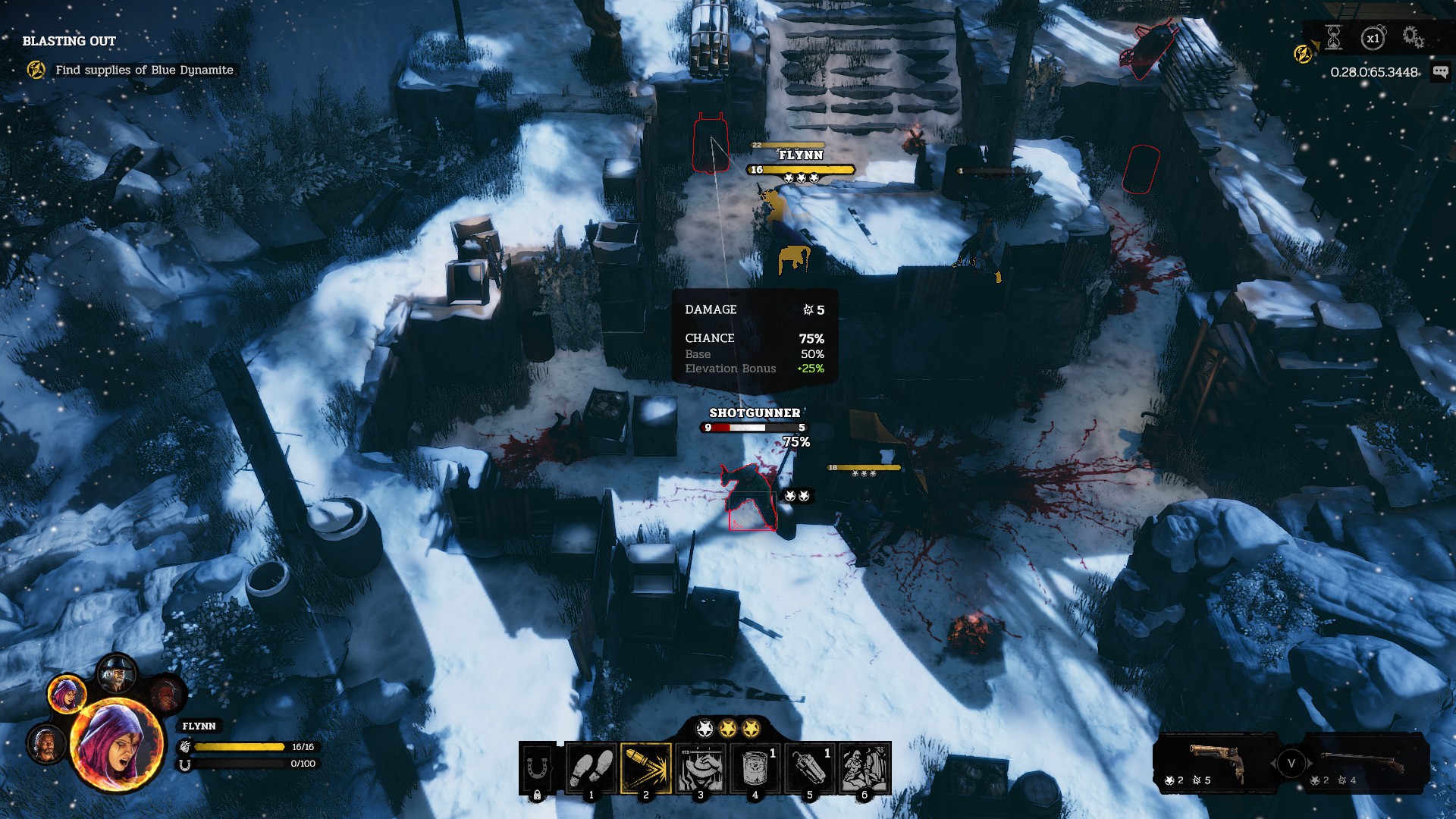Use the canned food item slot
Viewport: 1456px width, 819px height.
point(755,767)
